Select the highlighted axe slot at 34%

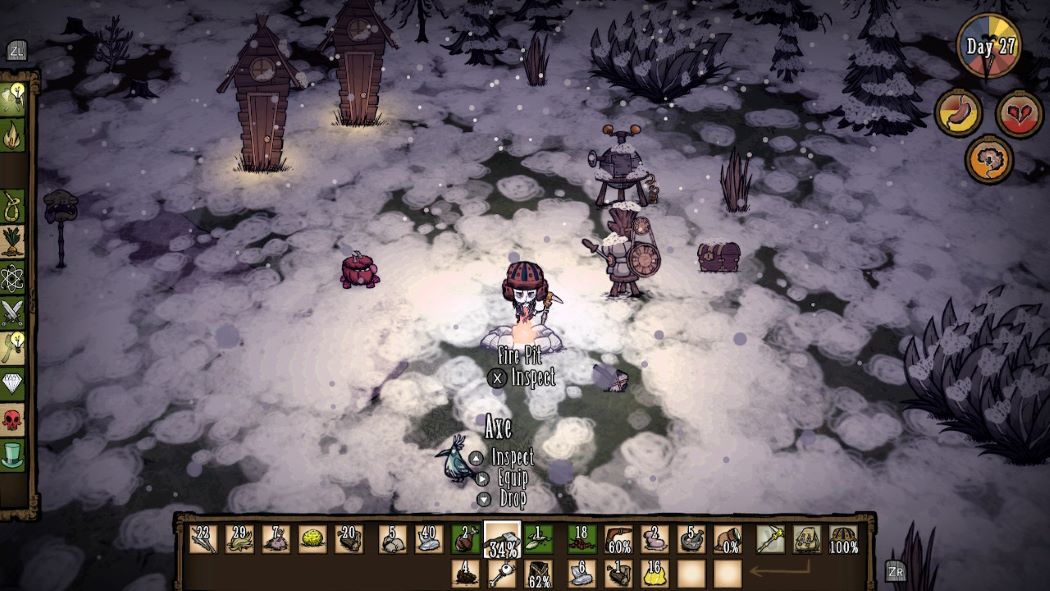[502, 539]
